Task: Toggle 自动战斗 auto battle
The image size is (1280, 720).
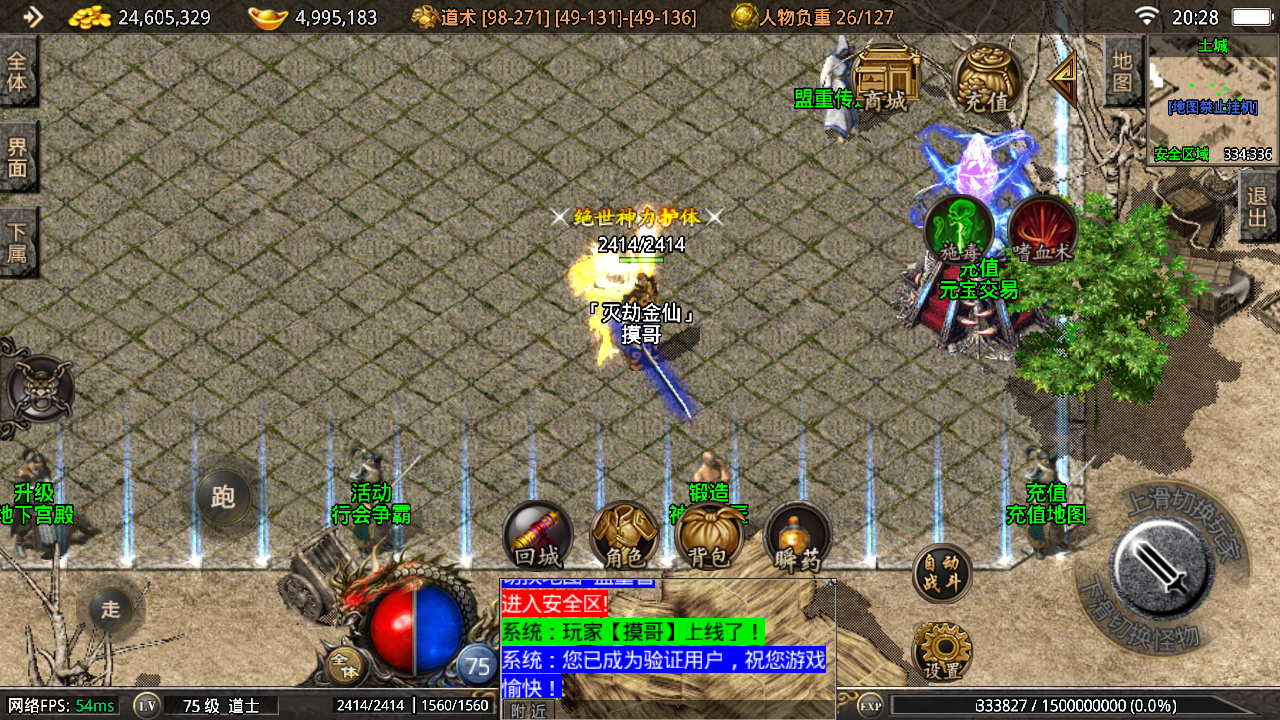Action: 942,574
